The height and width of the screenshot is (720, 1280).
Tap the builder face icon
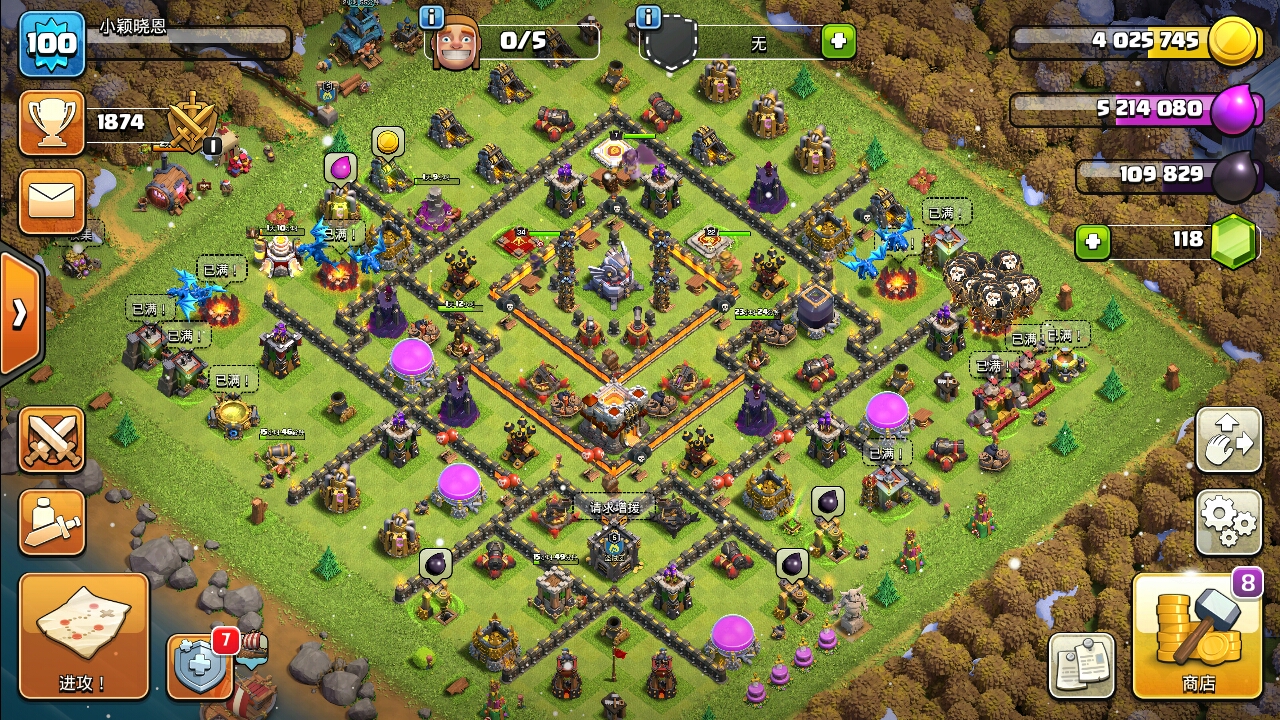[x=455, y=42]
